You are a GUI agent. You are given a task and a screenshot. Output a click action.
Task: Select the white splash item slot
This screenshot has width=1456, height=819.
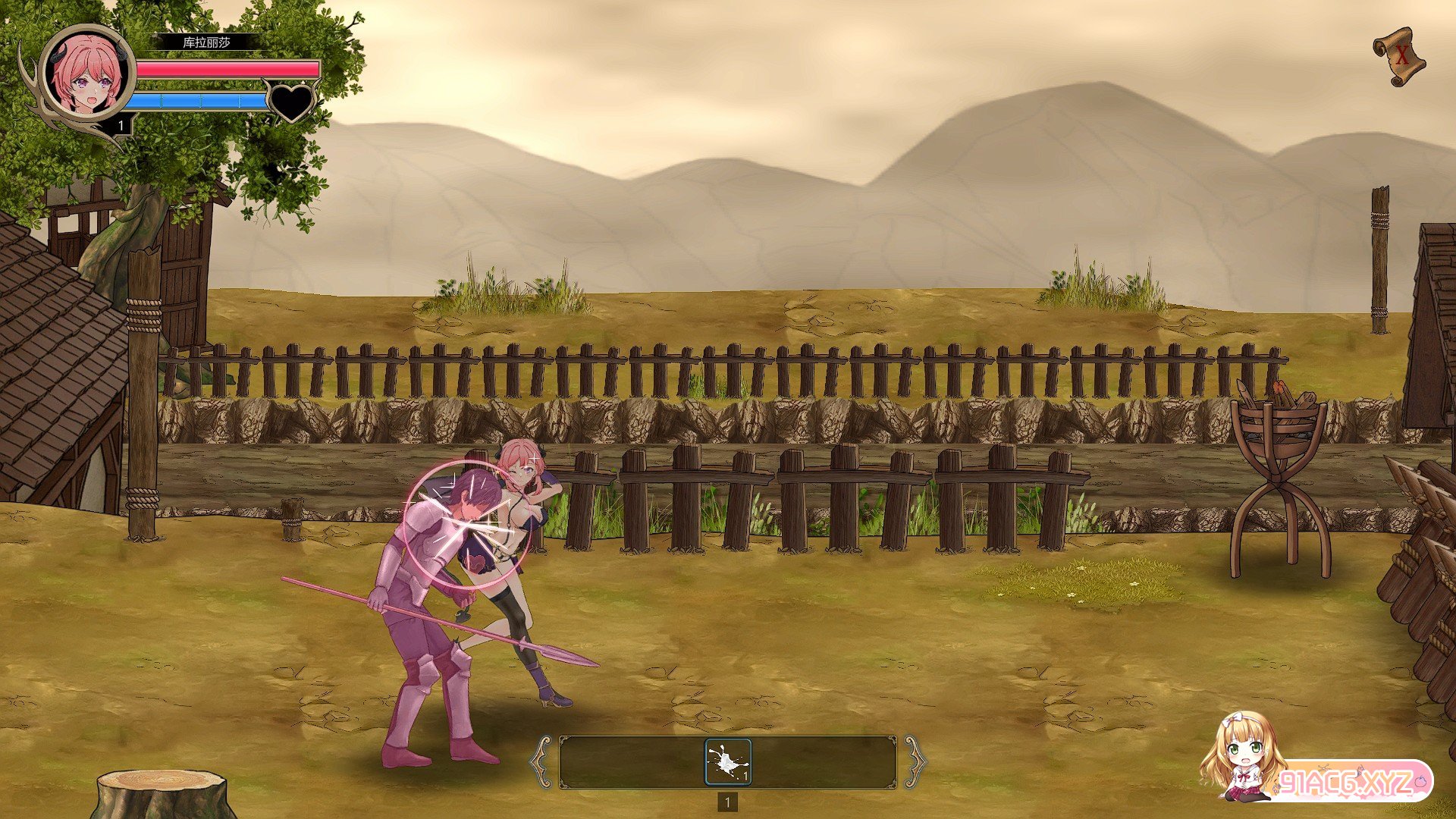728,761
